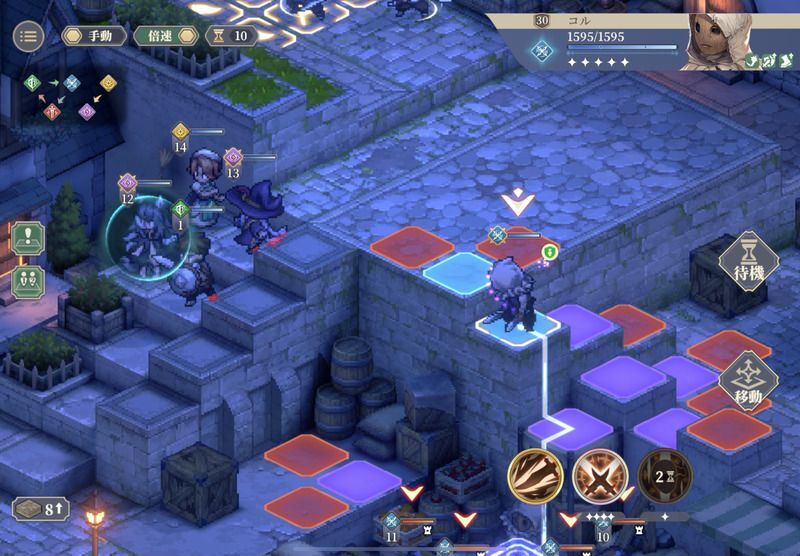800x556 pixels.
Task: Click the hourglass turn counter
Action: coord(231,36)
